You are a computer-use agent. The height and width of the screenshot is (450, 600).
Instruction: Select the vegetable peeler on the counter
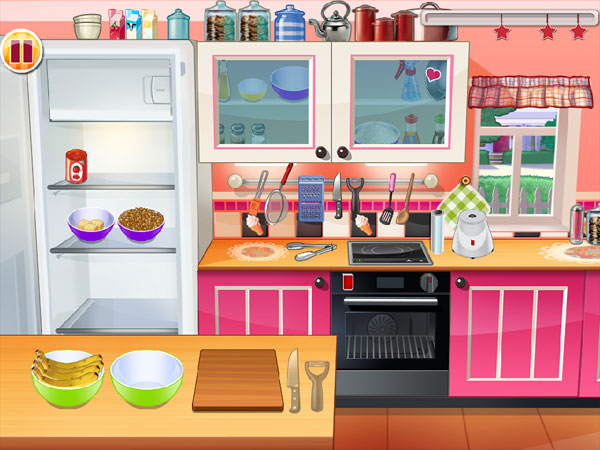pyautogui.click(x=317, y=383)
